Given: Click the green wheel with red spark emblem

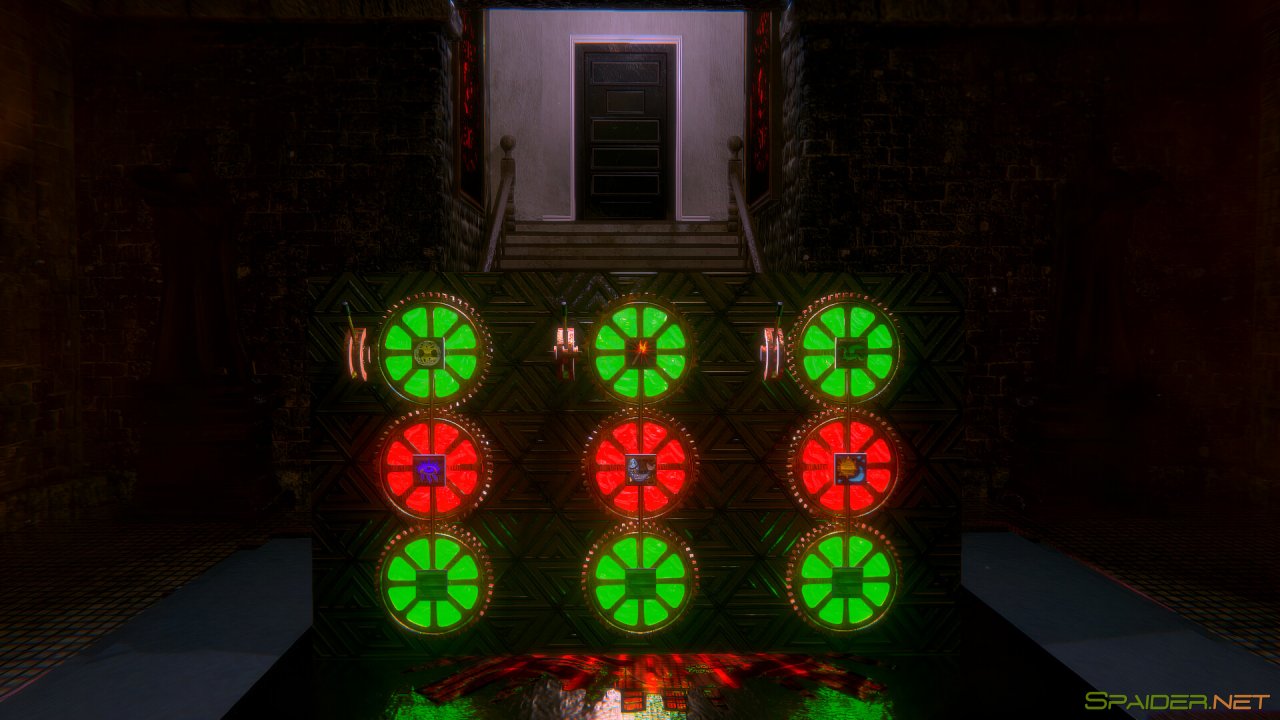Looking at the screenshot, I should (x=640, y=350).
